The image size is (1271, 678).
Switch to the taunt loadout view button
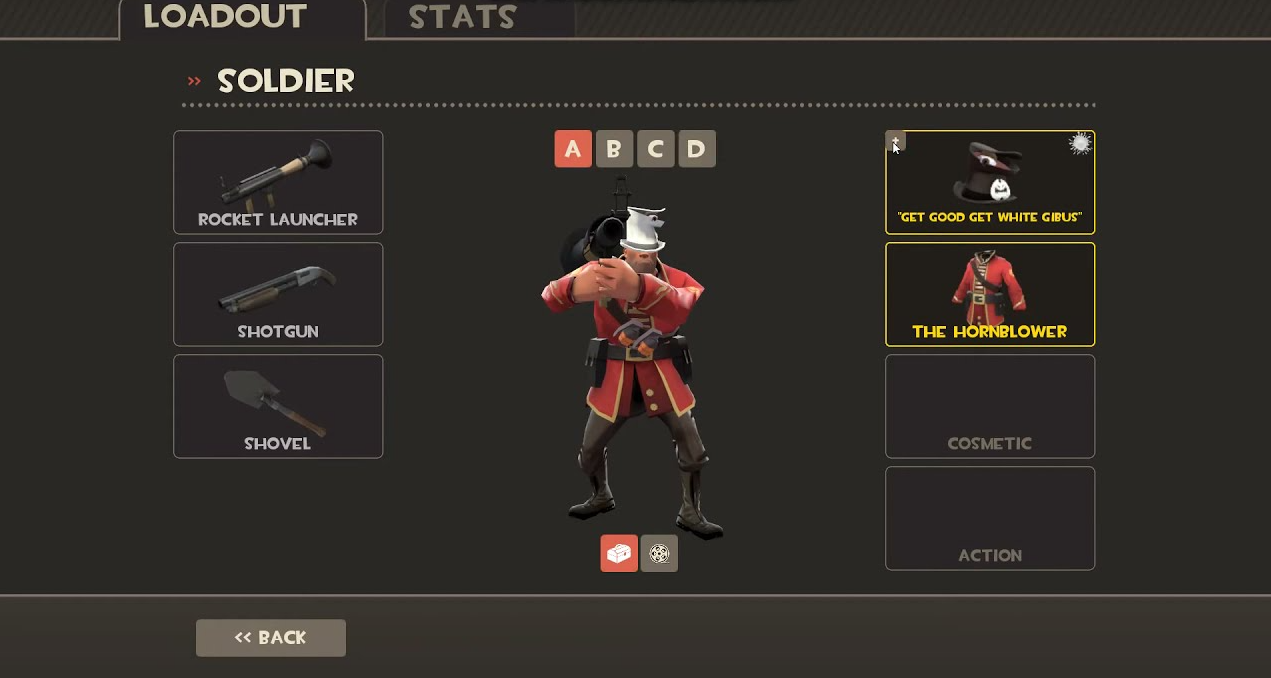point(659,553)
